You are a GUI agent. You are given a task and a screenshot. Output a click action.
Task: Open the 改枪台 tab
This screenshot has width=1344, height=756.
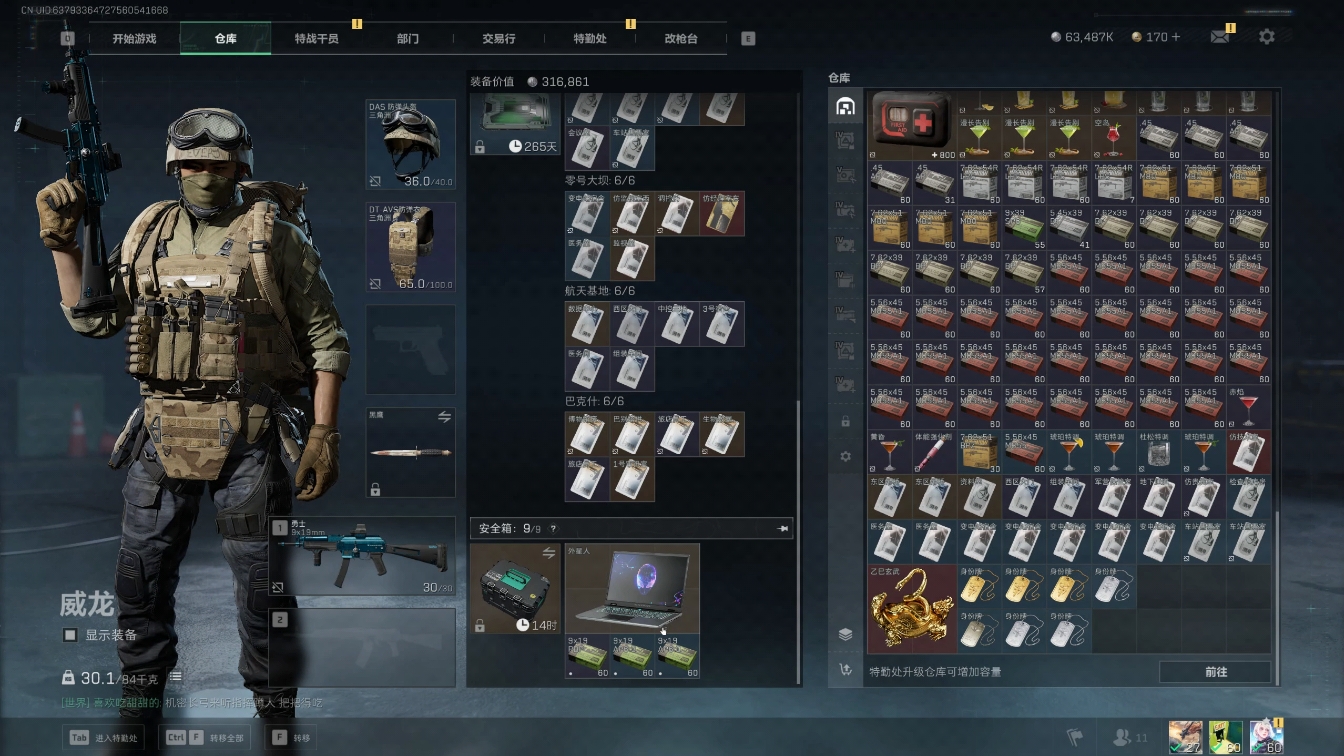681,38
